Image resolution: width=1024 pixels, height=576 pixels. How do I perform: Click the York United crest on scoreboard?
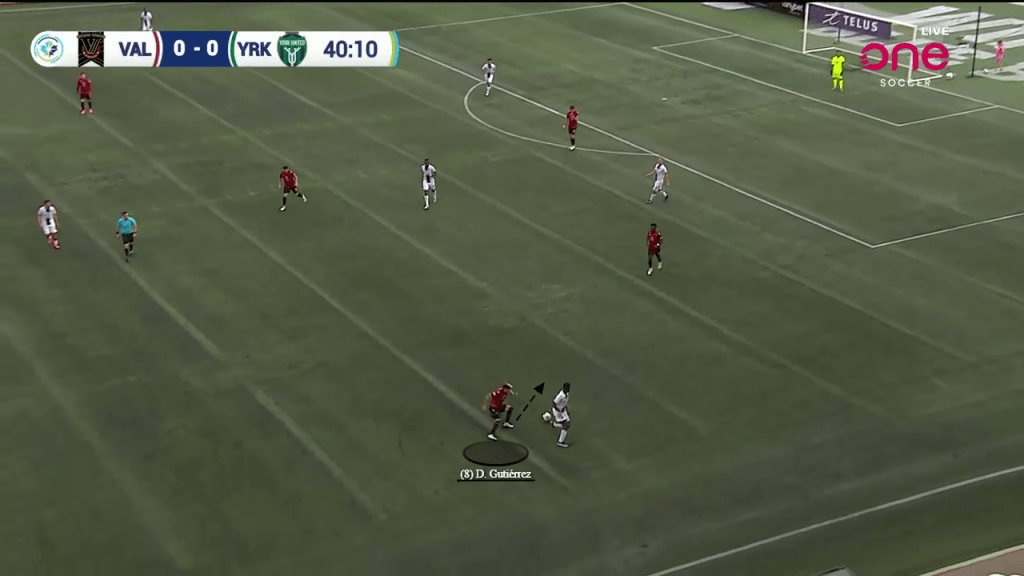(292, 49)
